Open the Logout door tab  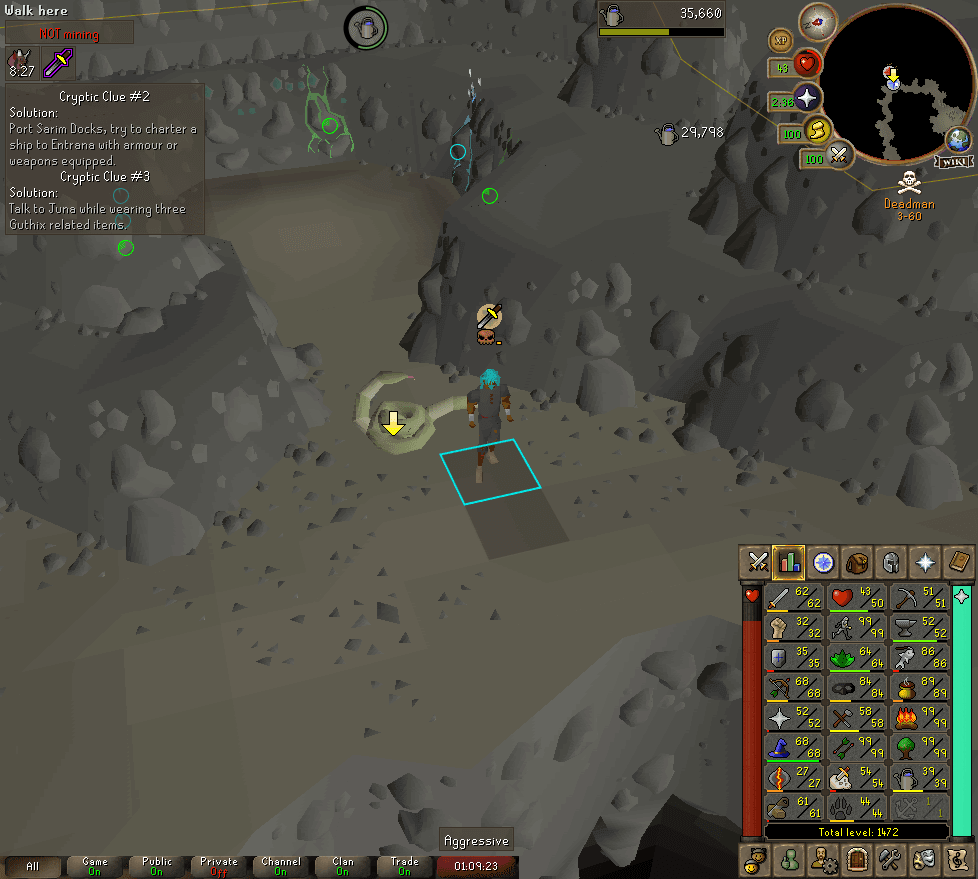point(856,858)
